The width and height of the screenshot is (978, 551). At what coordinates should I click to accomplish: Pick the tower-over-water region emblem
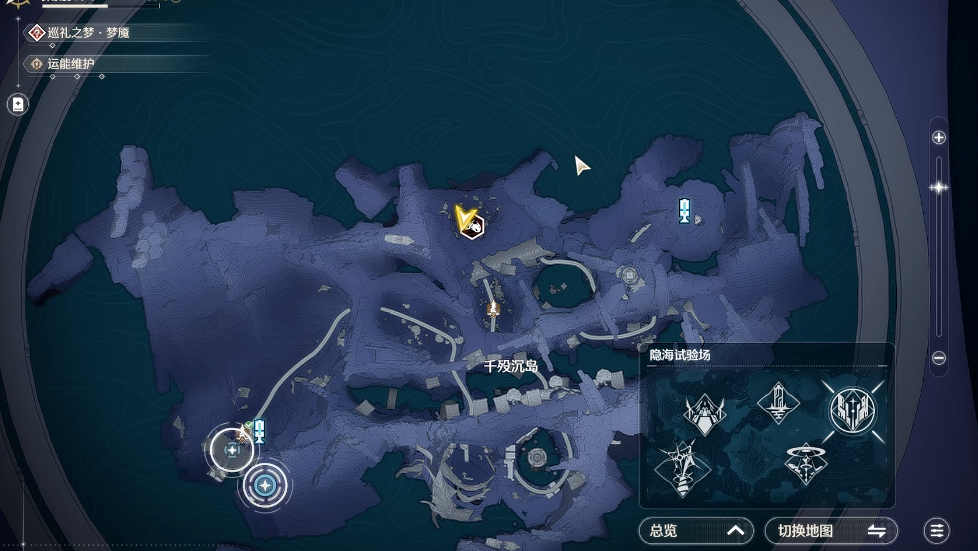coord(778,403)
